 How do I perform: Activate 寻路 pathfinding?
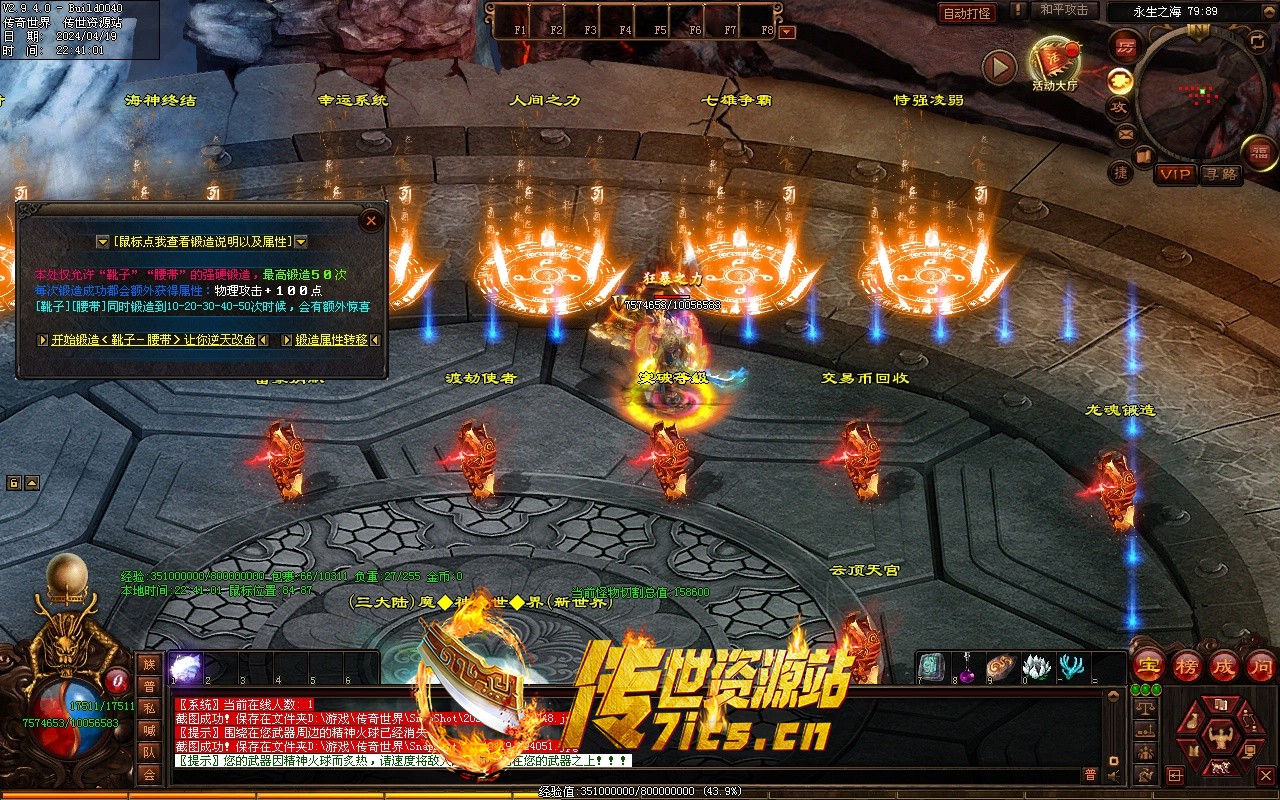[1220, 174]
